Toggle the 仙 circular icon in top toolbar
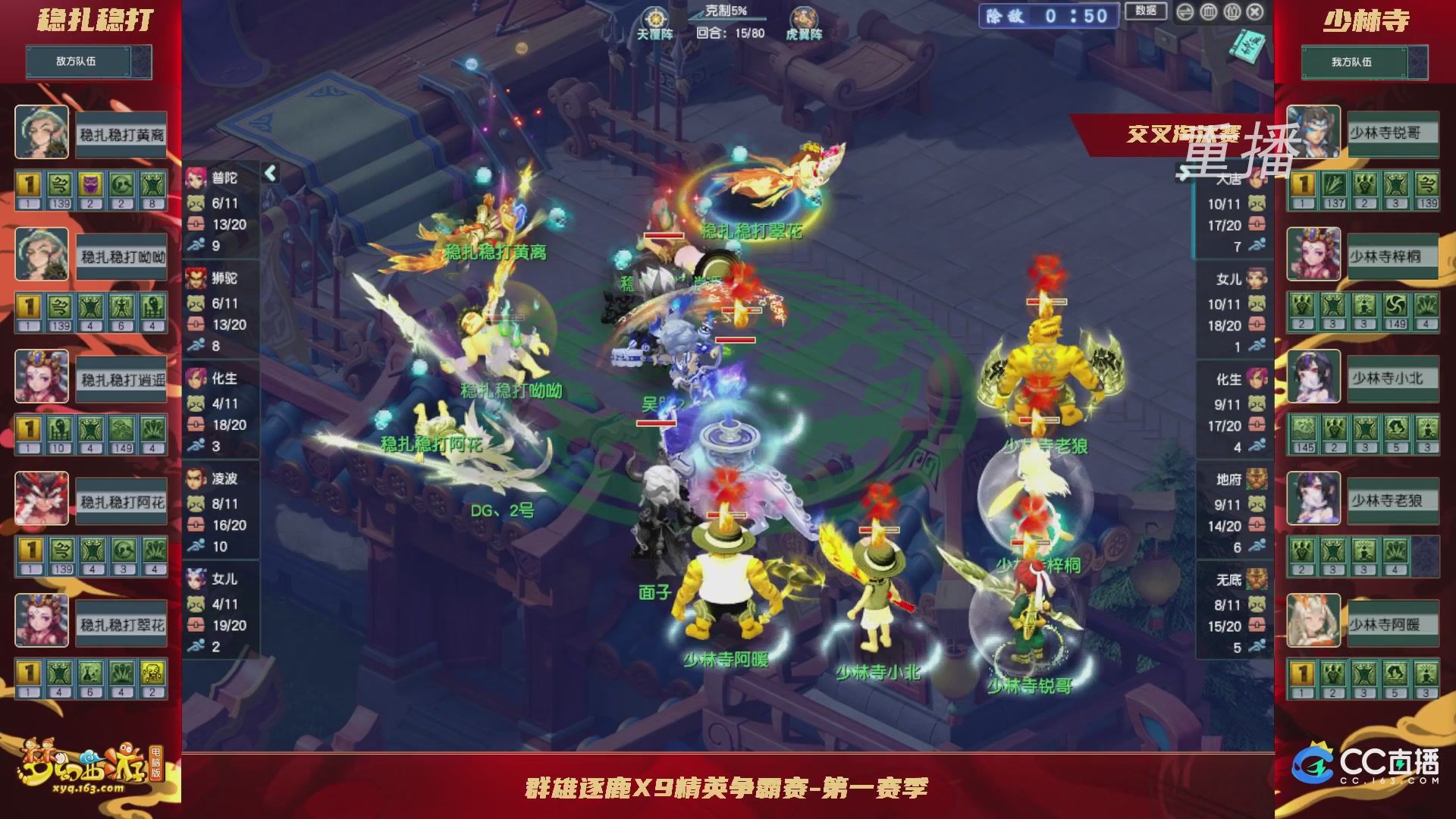The width and height of the screenshot is (1456, 819). pyautogui.click(x=1232, y=12)
